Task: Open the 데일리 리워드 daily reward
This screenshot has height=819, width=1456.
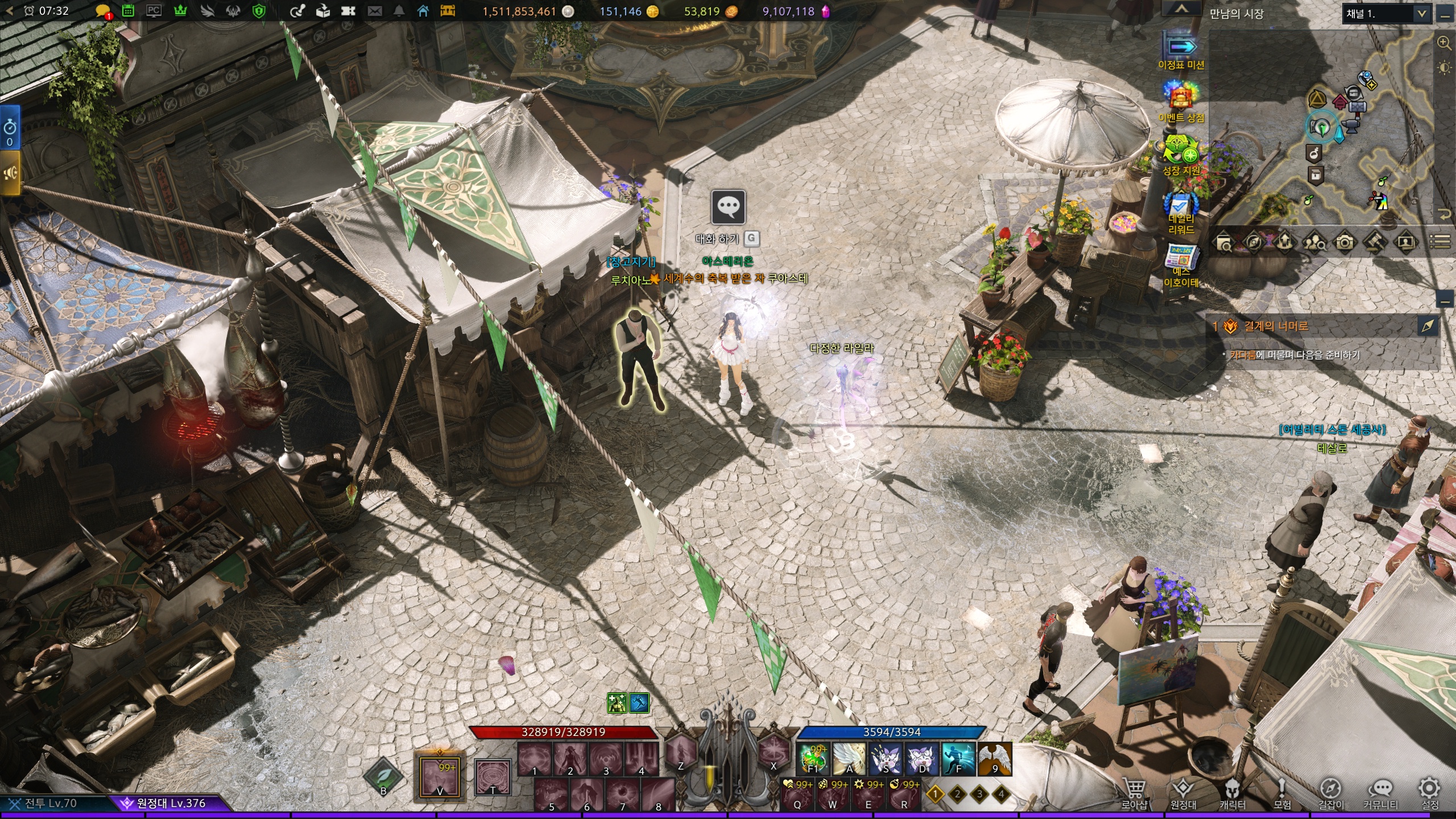Action: click(1181, 212)
